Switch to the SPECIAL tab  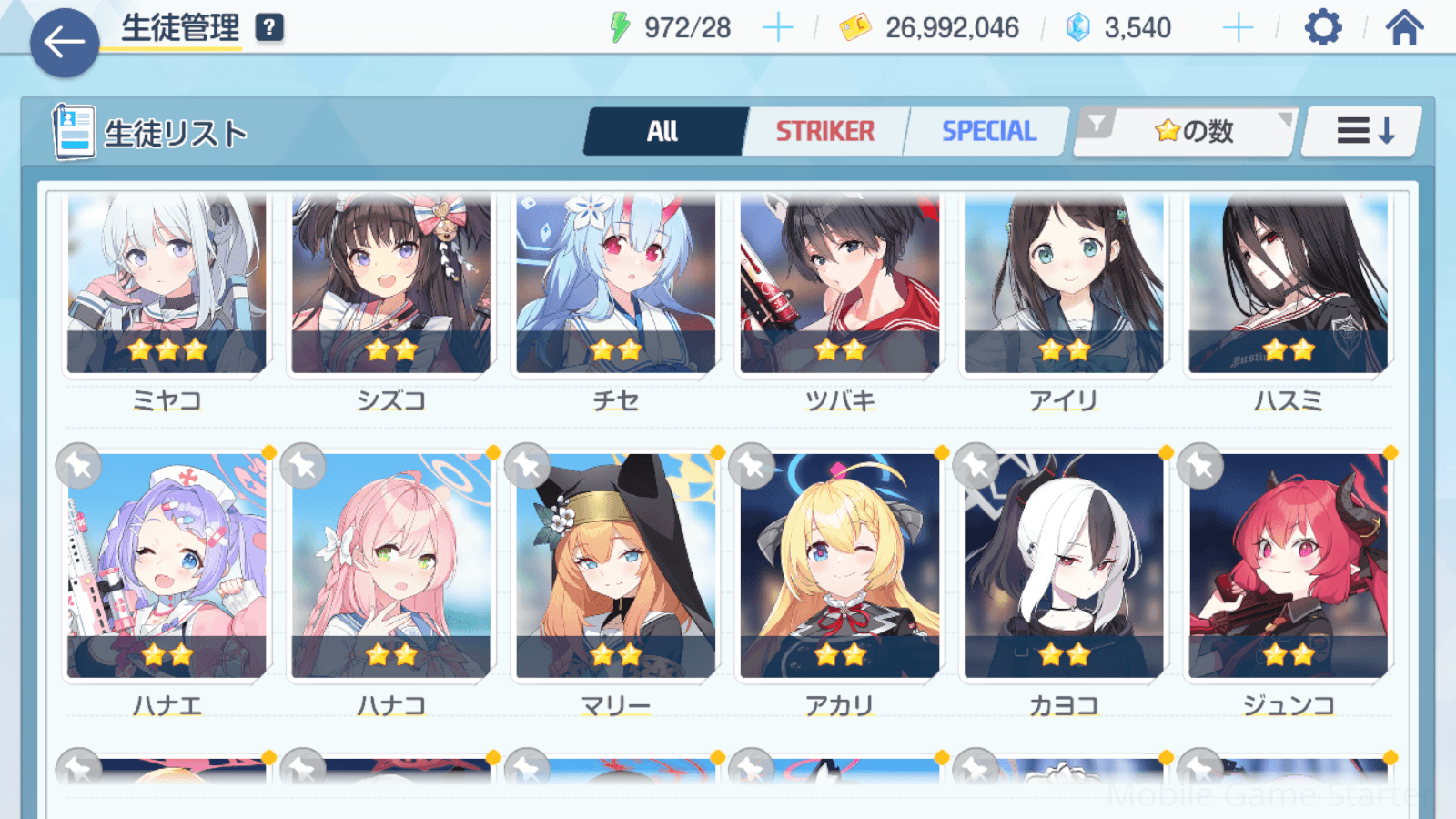point(988,132)
